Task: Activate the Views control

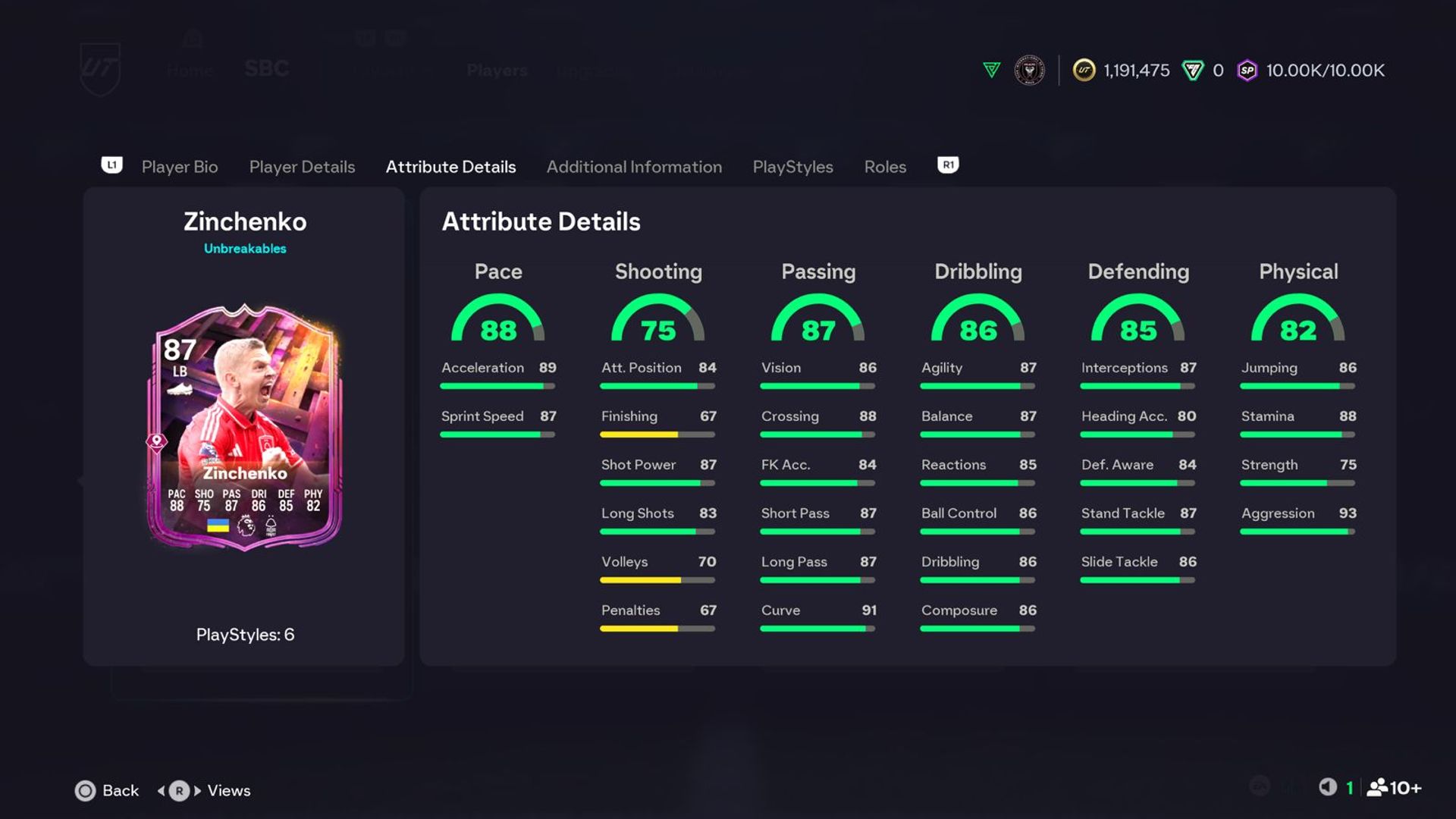Action: (x=215, y=790)
